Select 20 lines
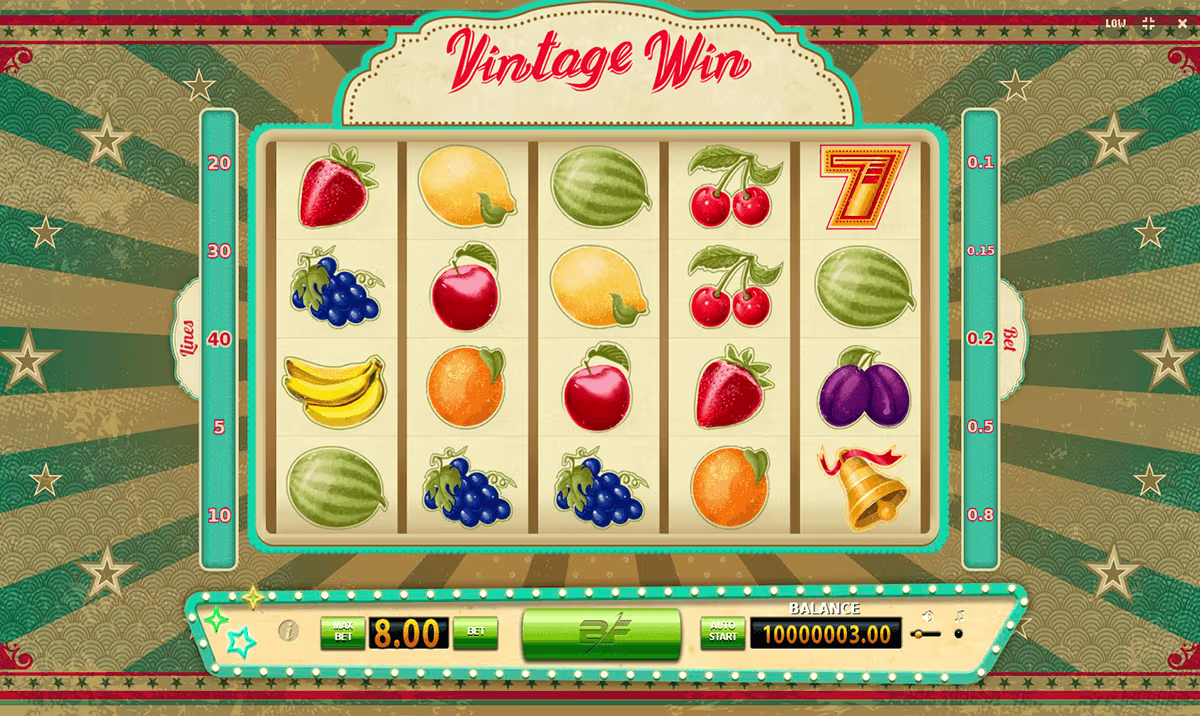The width and height of the screenshot is (1200, 716). 219,162
